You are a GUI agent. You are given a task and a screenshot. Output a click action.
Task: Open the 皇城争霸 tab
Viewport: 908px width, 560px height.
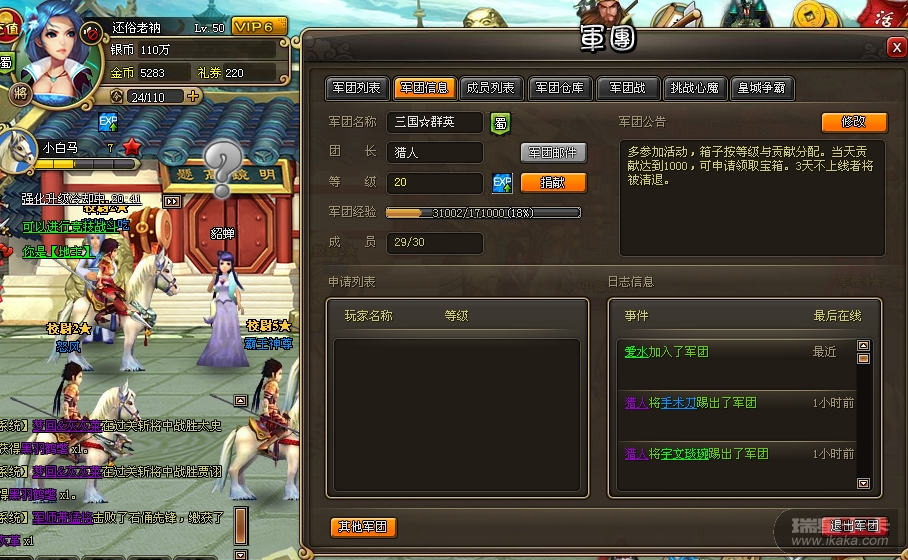[x=762, y=88]
